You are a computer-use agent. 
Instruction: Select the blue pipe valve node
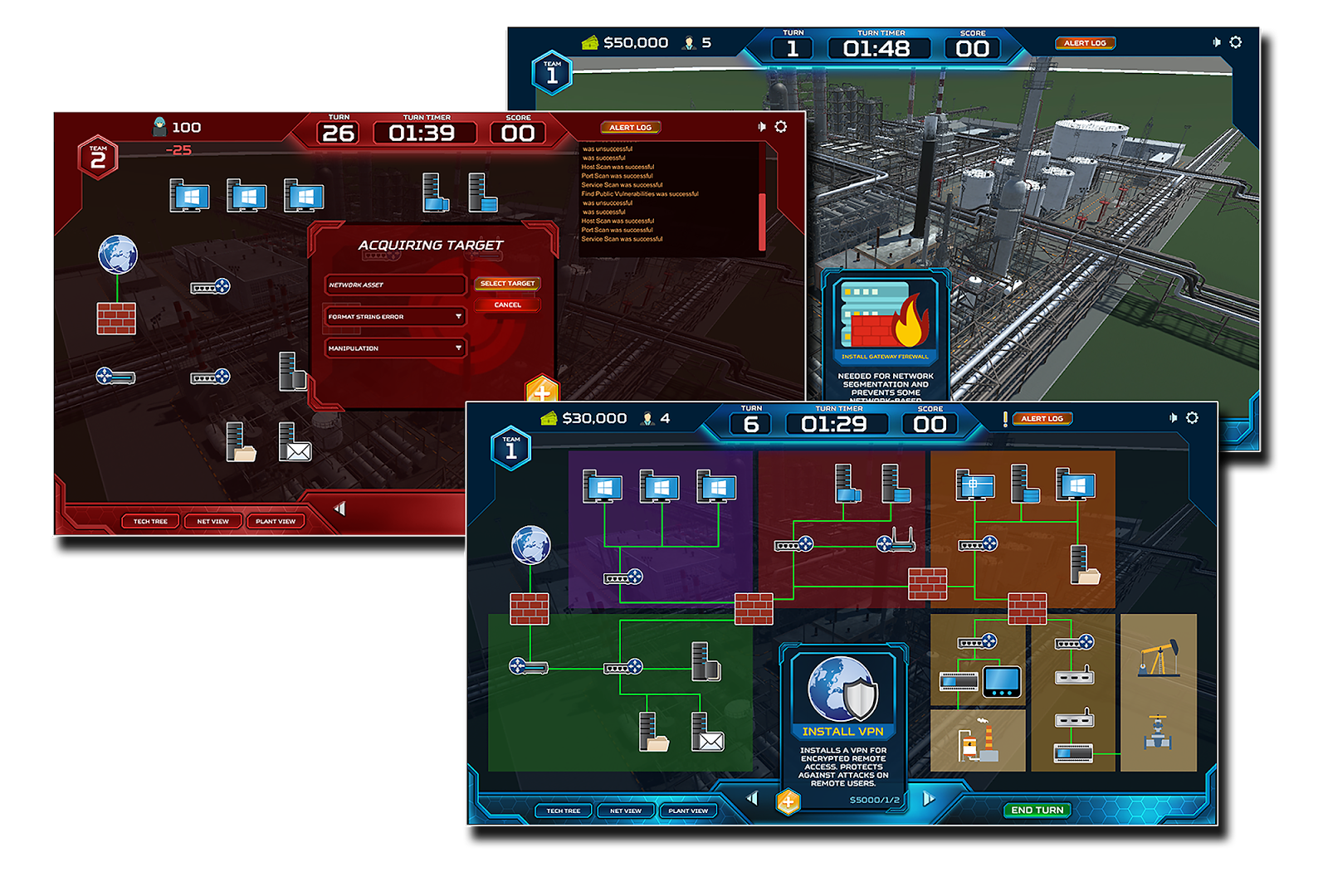pyautogui.click(x=1158, y=733)
